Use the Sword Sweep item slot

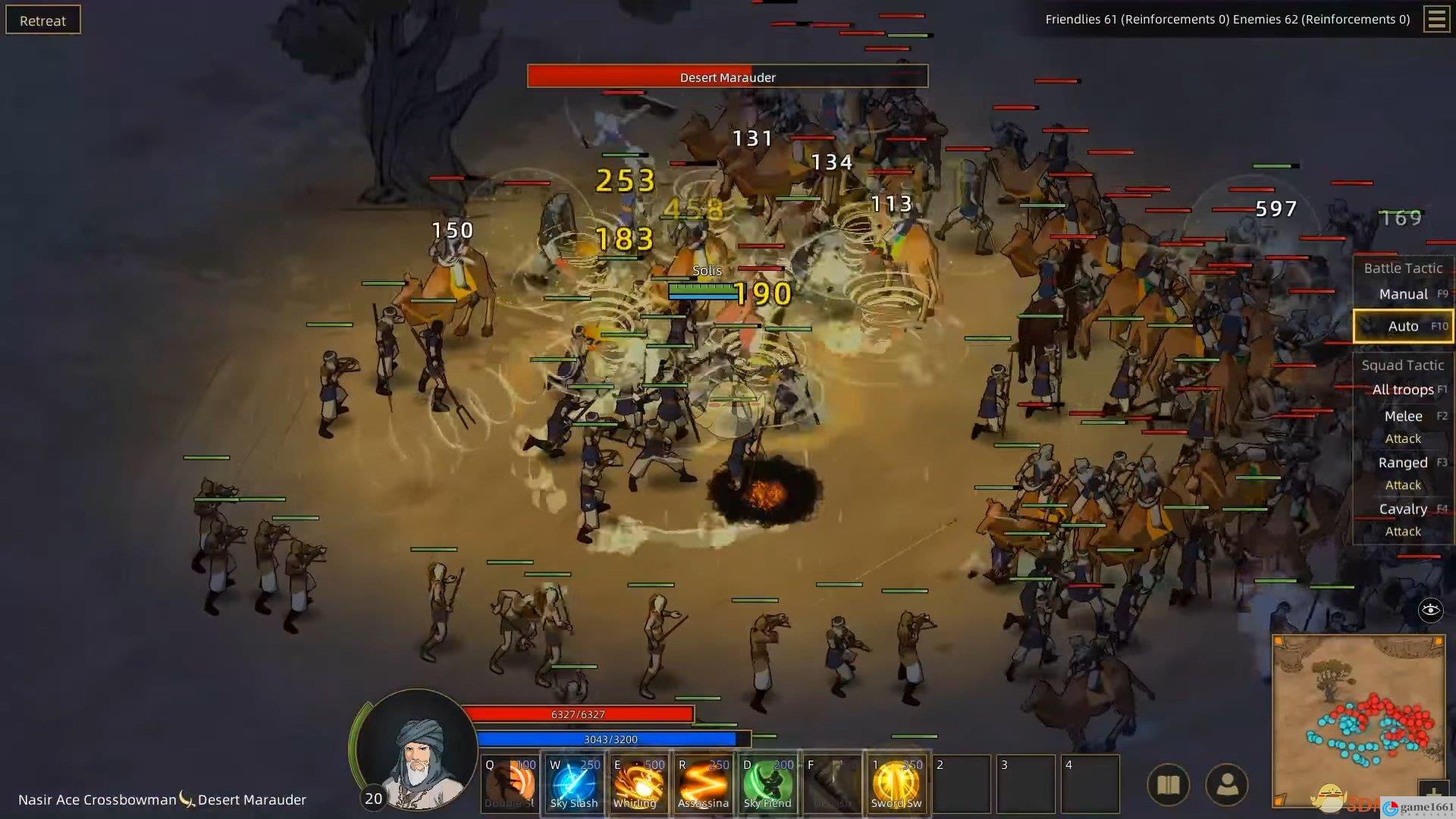click(896, 784)
